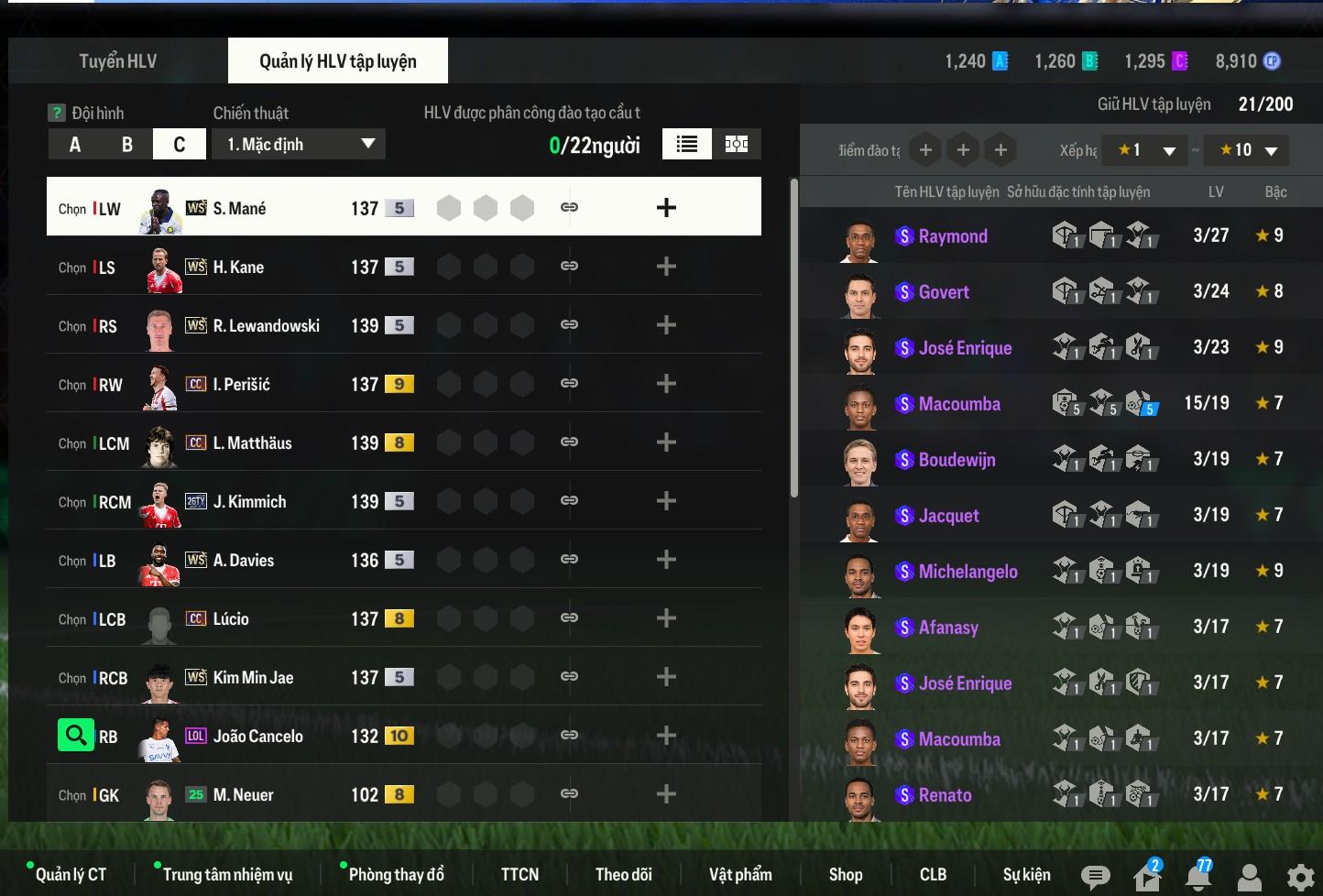This screenshot has height=896, width=1323.
Task: Select coach Govert in trainer list
Action: click(944, 292)
